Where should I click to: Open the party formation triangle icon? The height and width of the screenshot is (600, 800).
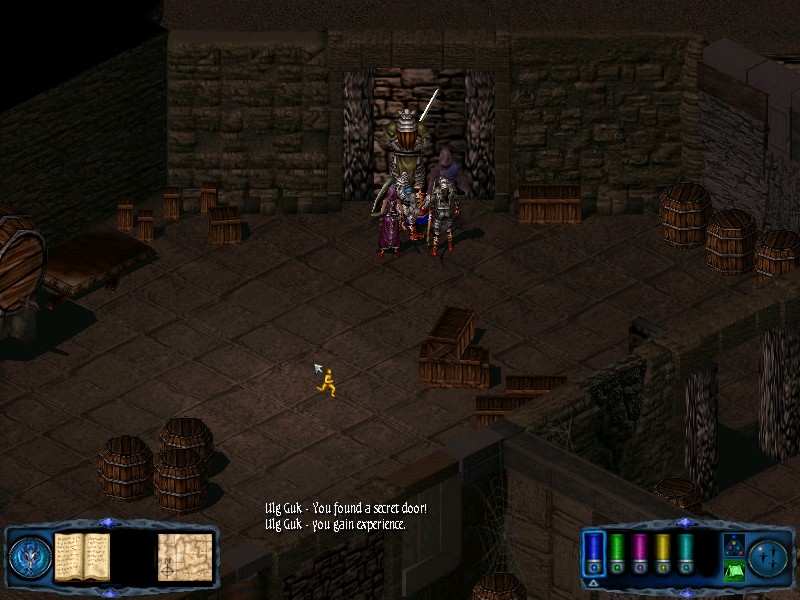click(x=733, y=545)
